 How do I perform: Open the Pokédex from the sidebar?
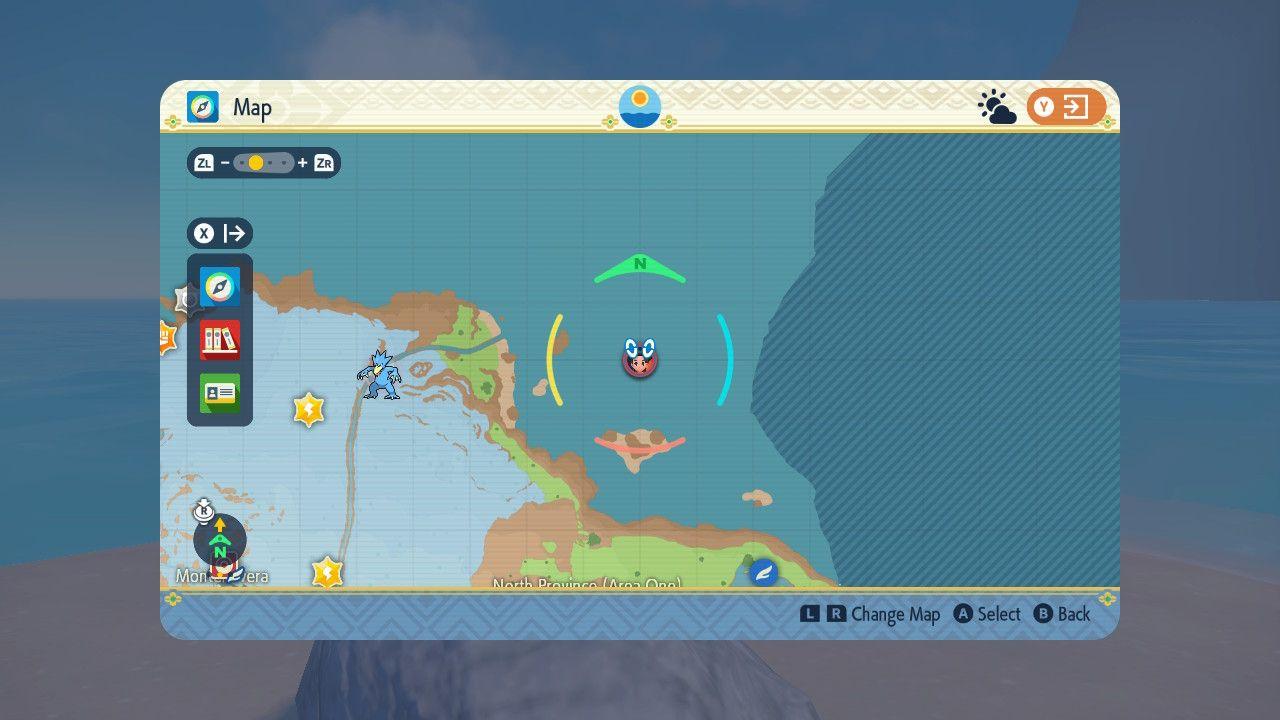tap(219, 339)
